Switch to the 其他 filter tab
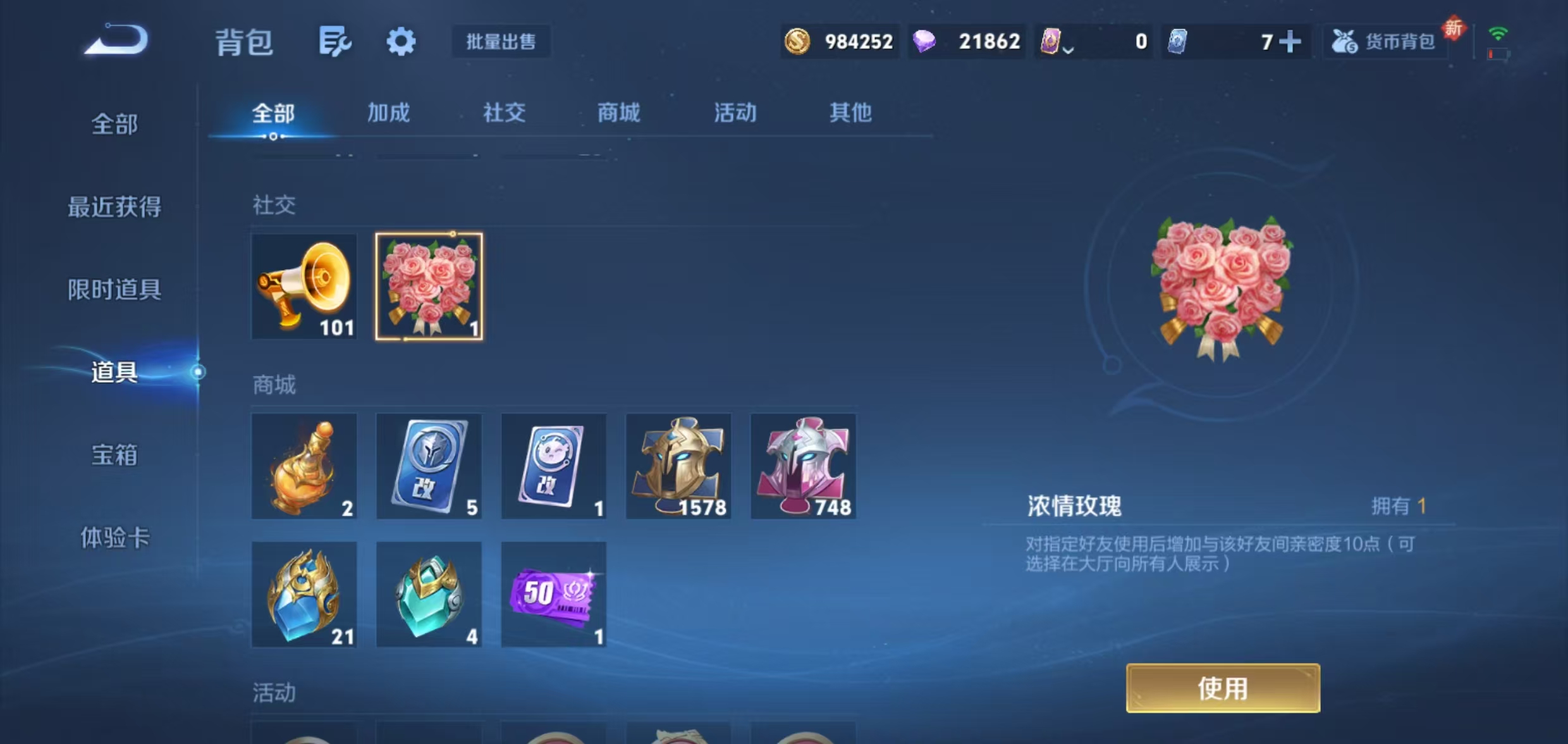The height and width of the screenshot is (744, 1568). [850, 113]
